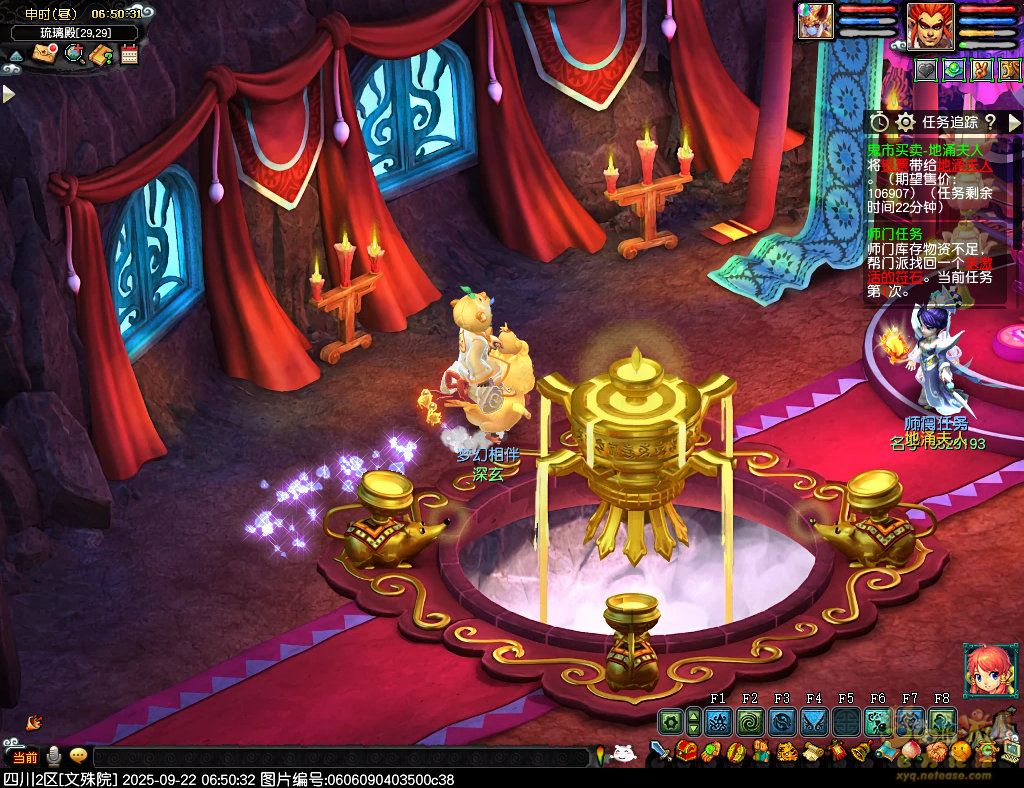Click the sword attack icon in bottom bar
This screenshot has width=1024, height=788.
661,751
